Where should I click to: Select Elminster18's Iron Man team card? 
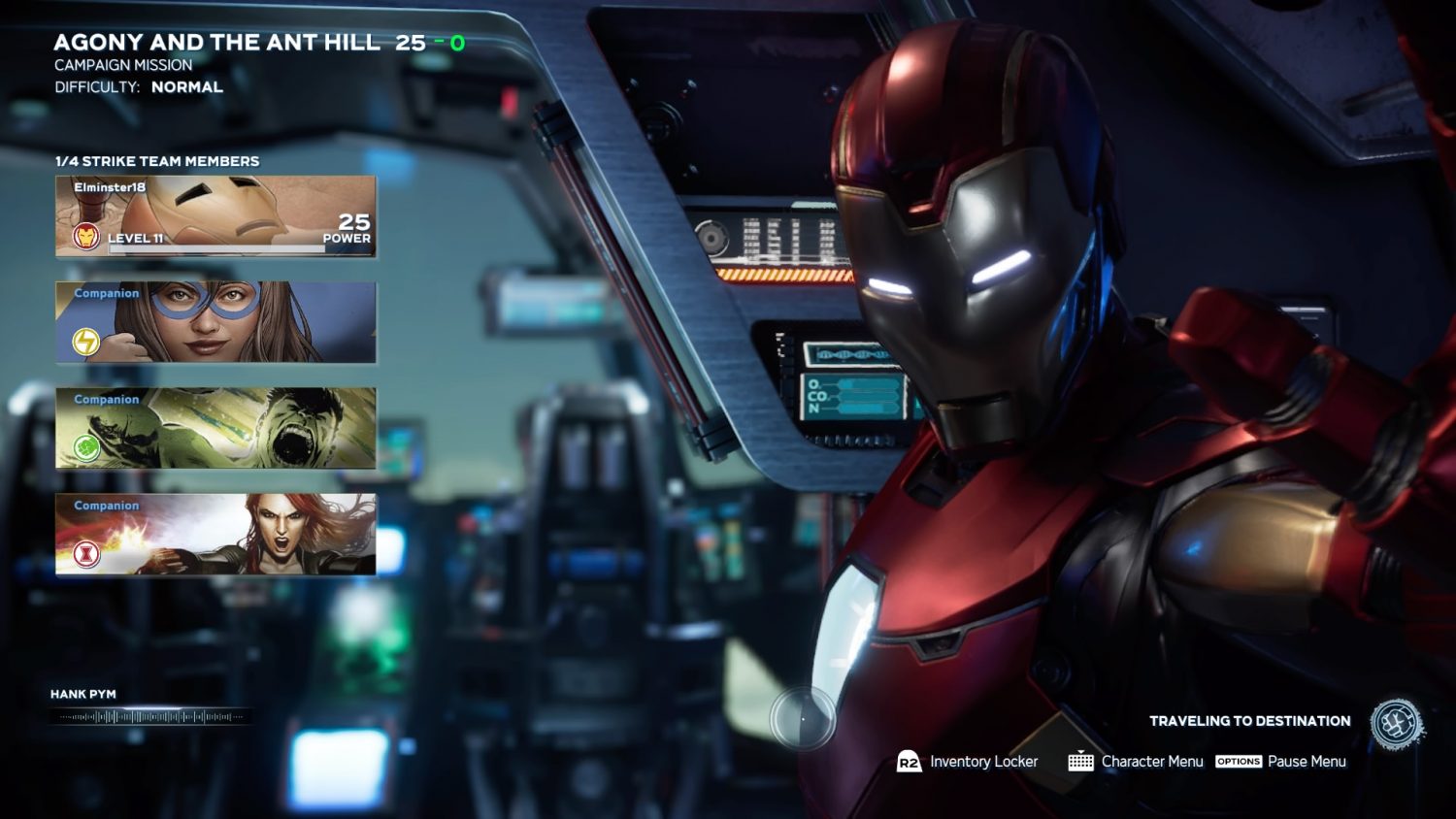click(215, 216)
